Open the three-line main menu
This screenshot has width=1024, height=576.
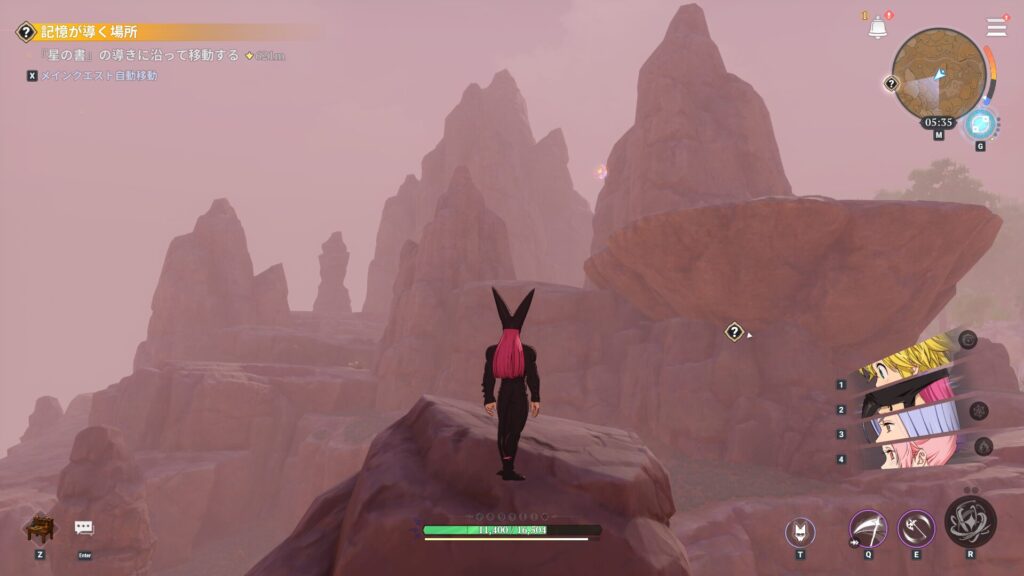pos(996,27)
